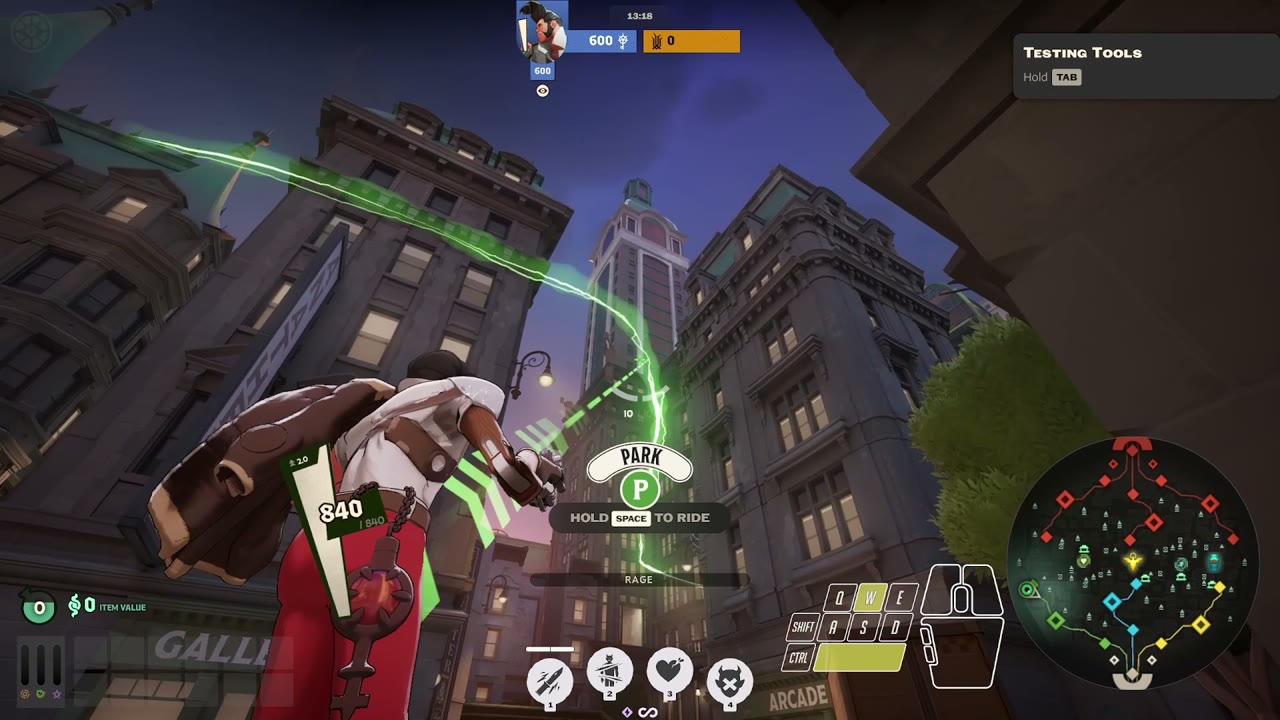Click the green souls counter icon
This screenshot has width=1280, height=720.
[x=39, y=607]
